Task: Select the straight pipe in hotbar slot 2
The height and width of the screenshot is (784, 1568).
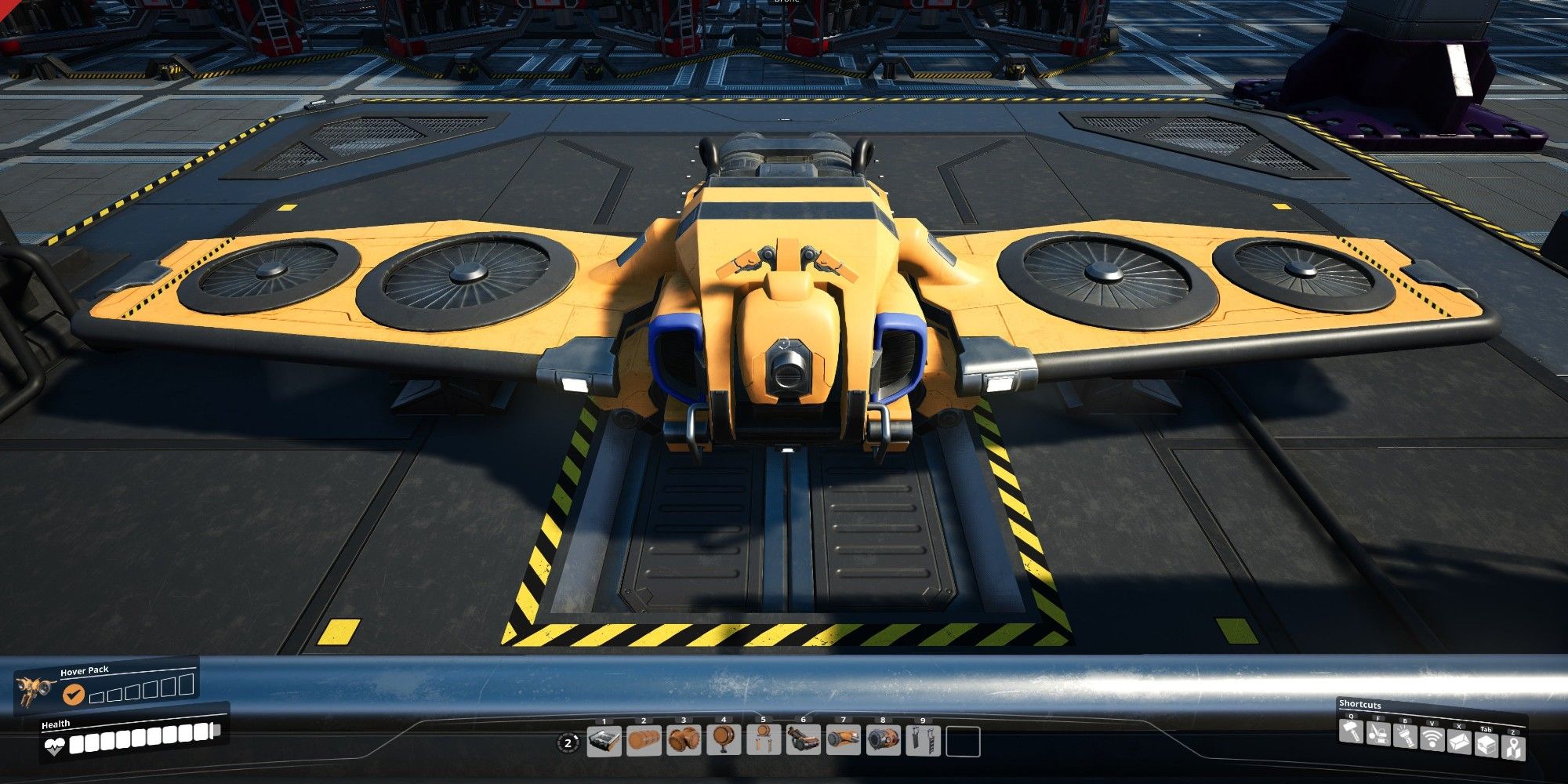Action: click(644, 741)
